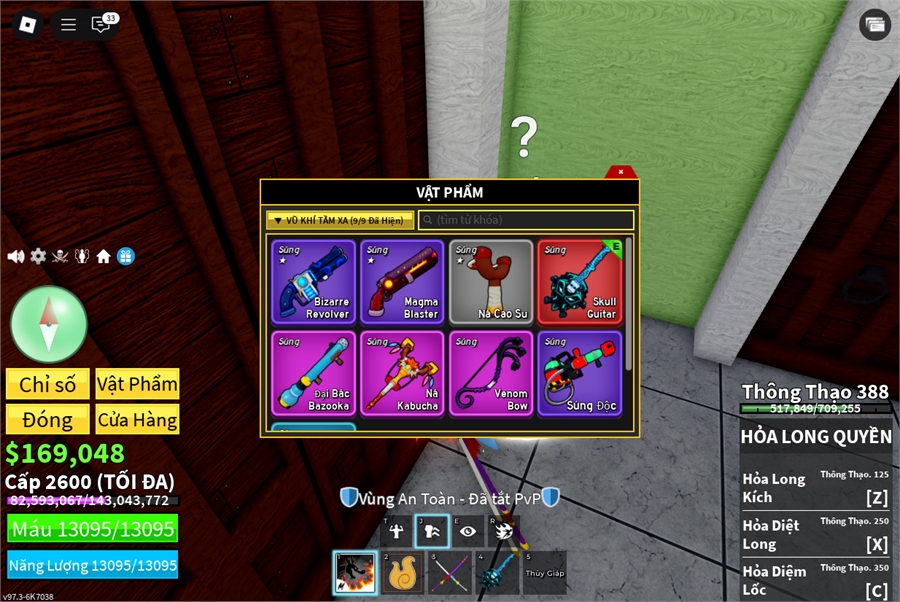
Task: Select the Ná Kabucha weapon
Action: point(403,374)
